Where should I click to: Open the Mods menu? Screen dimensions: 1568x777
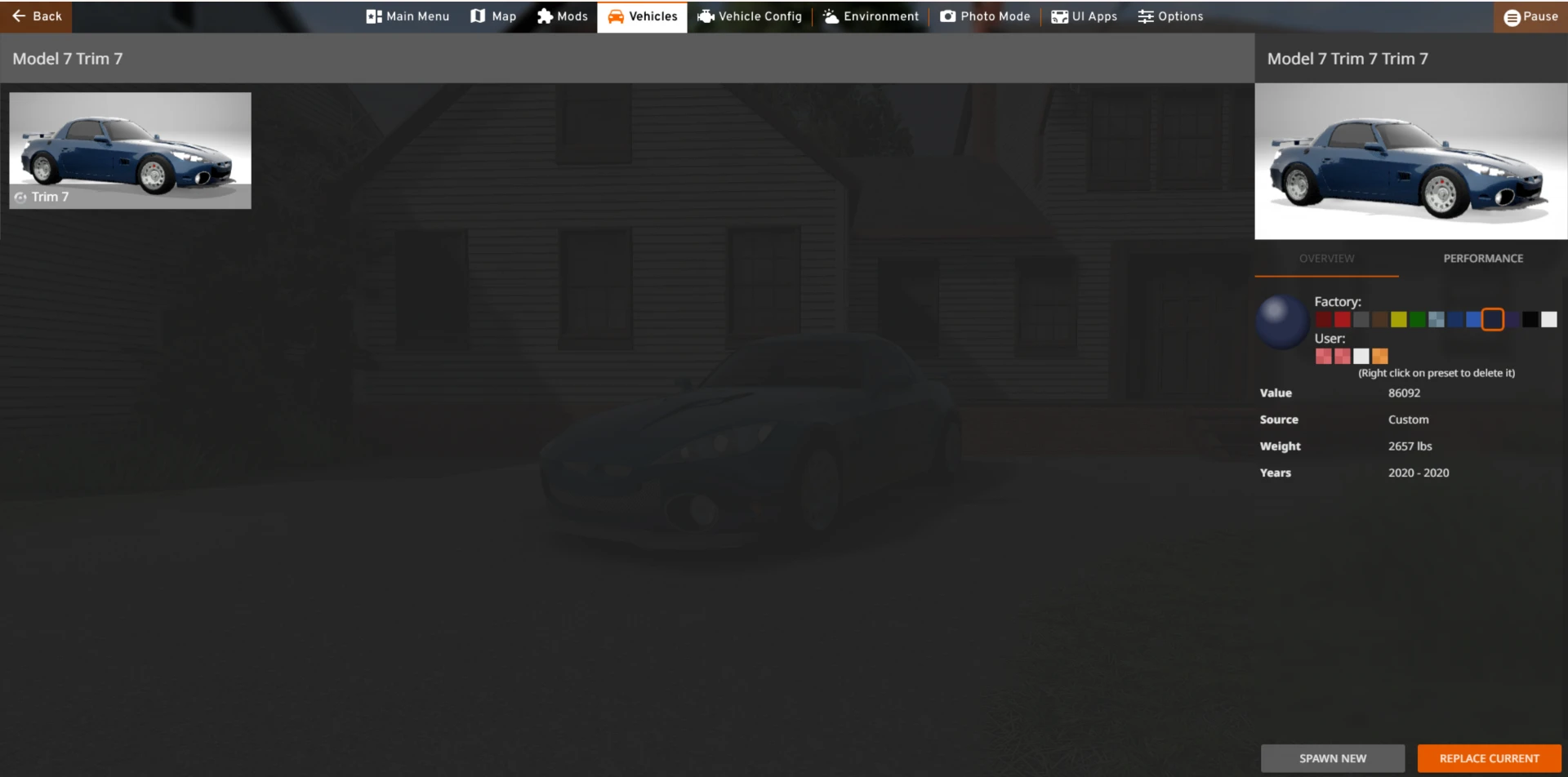[563, 16]
